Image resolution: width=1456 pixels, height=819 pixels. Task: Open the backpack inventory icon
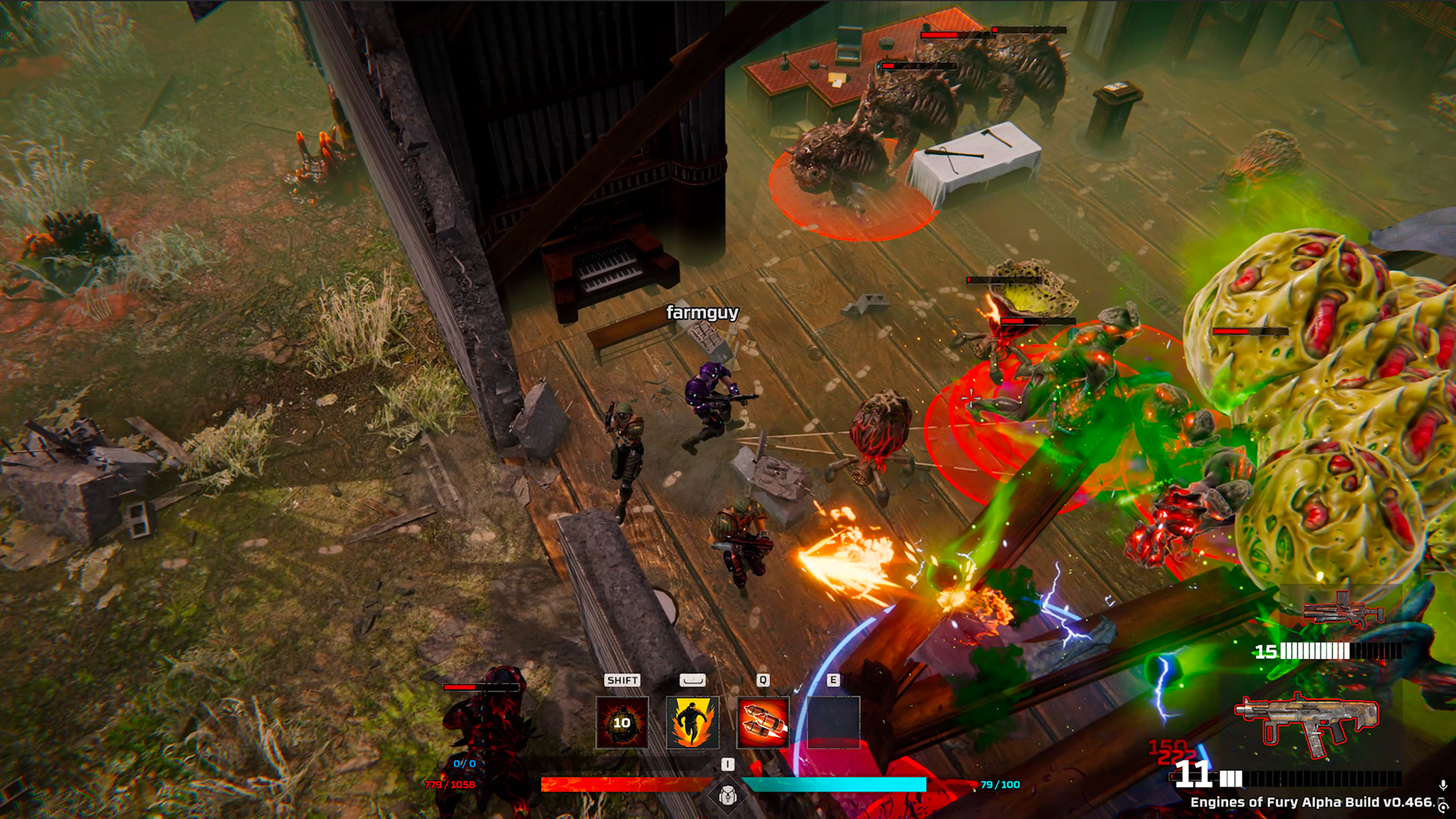tap(728, 795)
